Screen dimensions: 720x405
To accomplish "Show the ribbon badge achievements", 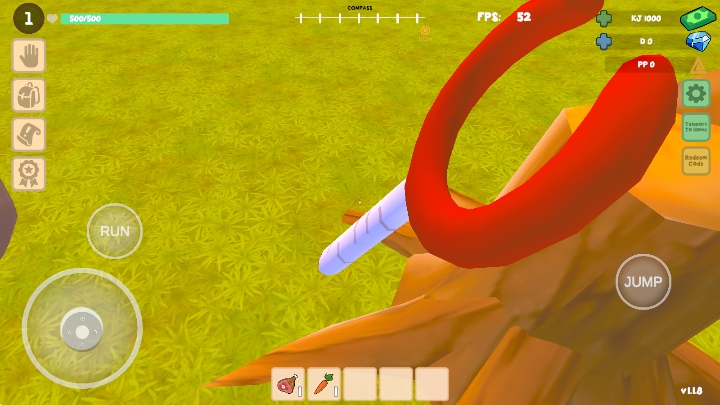I will [x=28, y=174].
